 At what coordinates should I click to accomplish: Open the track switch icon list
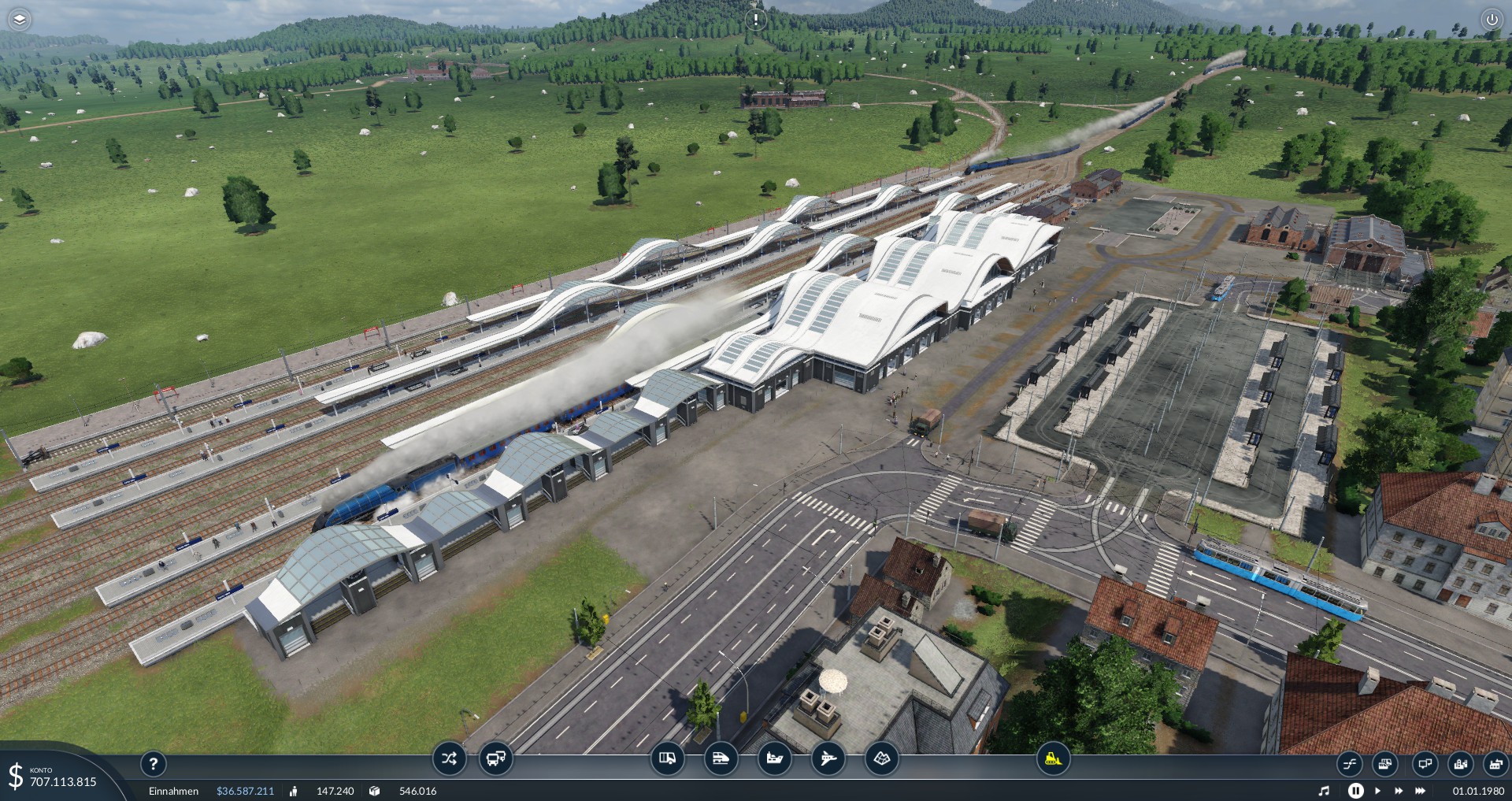[x=1349, y=763]
